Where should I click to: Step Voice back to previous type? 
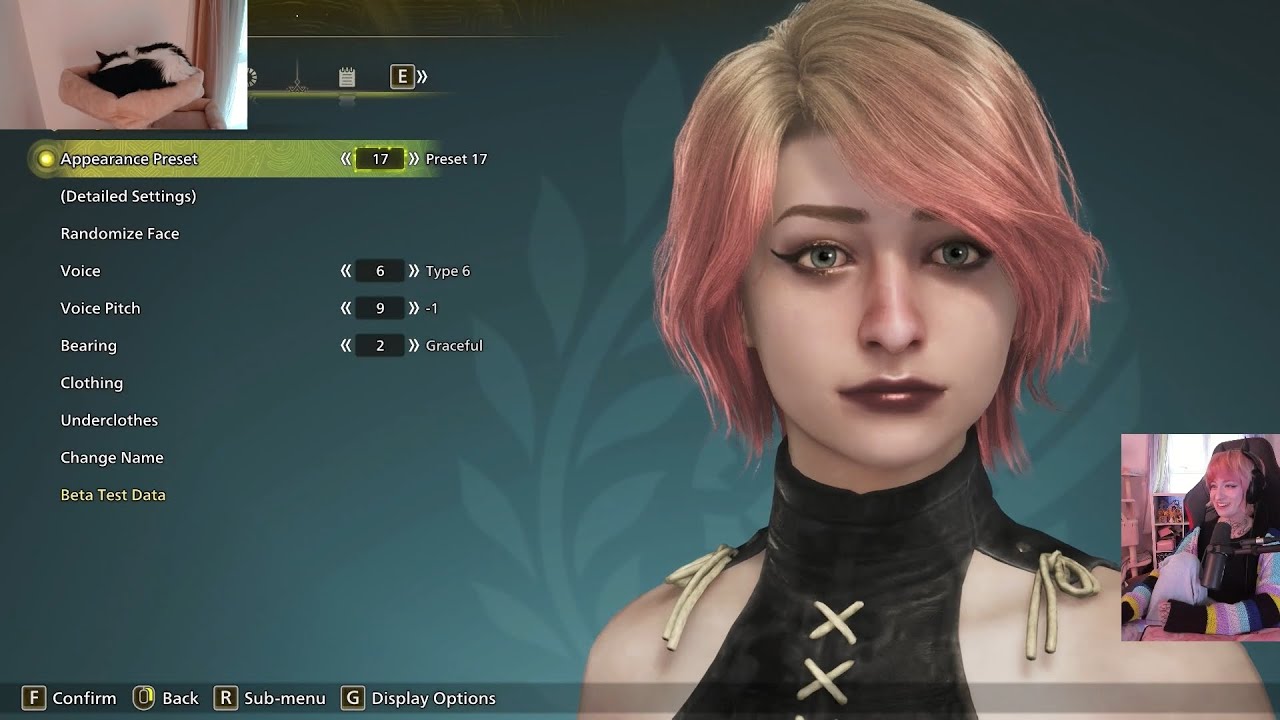(x=346, y=271)
